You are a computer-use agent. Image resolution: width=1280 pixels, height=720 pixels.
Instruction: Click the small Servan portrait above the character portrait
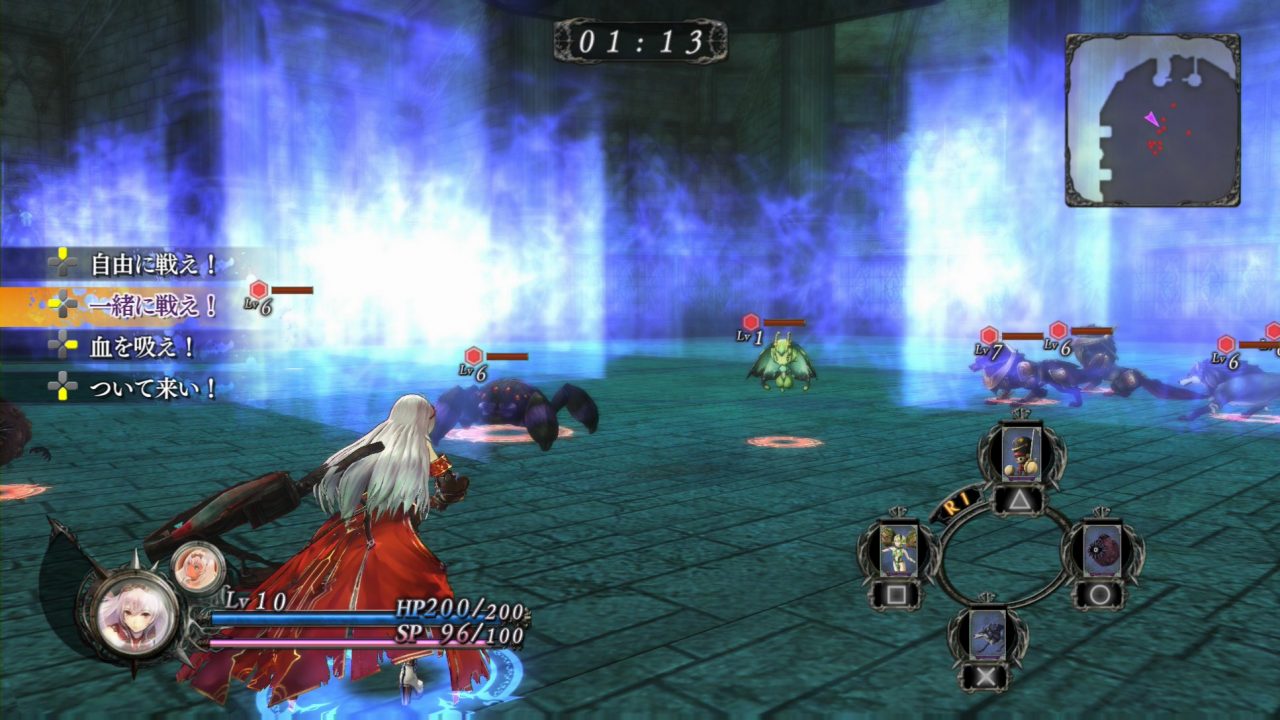click(196, 566)
